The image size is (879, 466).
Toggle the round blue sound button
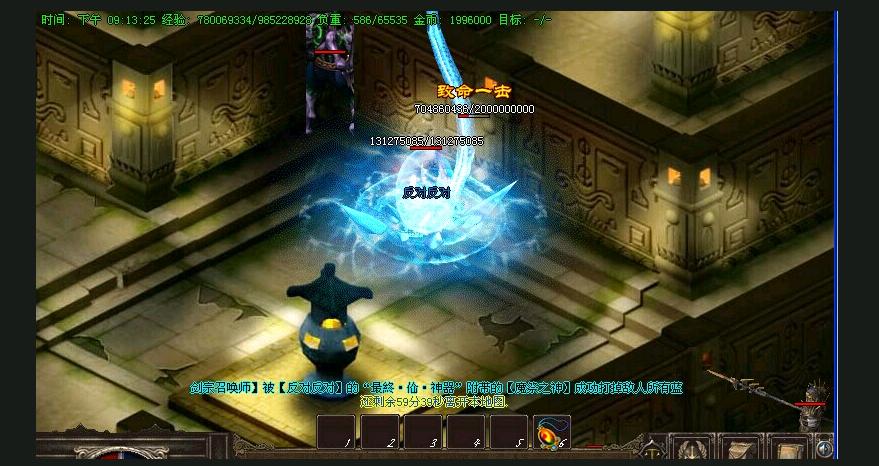point(824,449)
